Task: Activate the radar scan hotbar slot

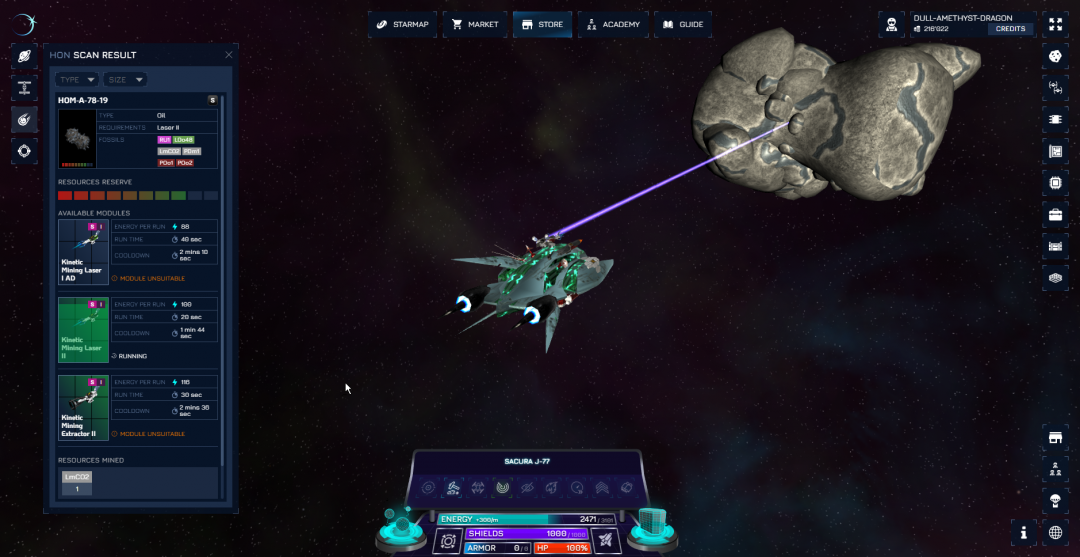Action: click(x=503, y=487)
